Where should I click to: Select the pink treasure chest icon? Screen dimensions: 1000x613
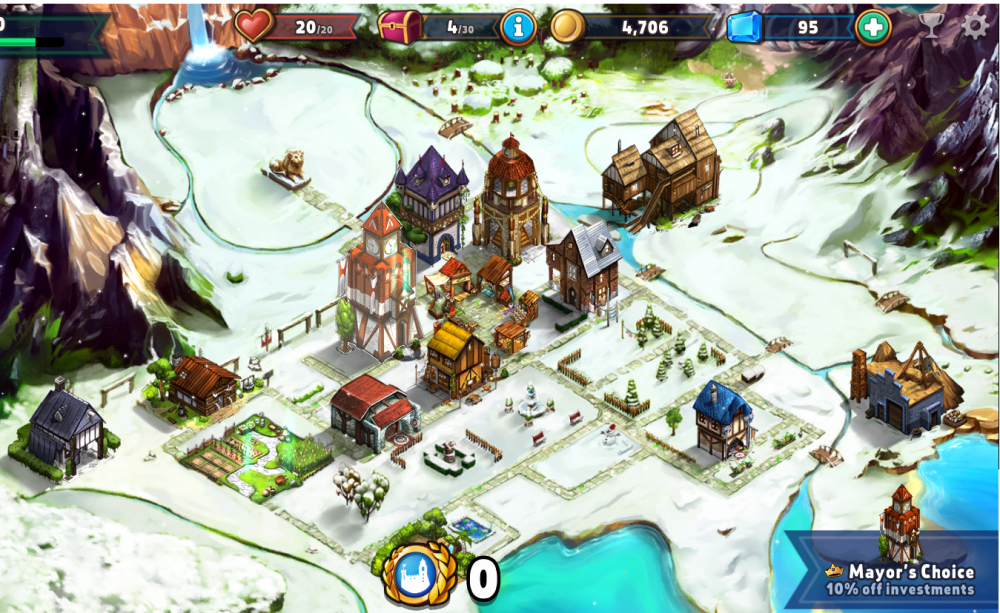[x=400, y=26]
